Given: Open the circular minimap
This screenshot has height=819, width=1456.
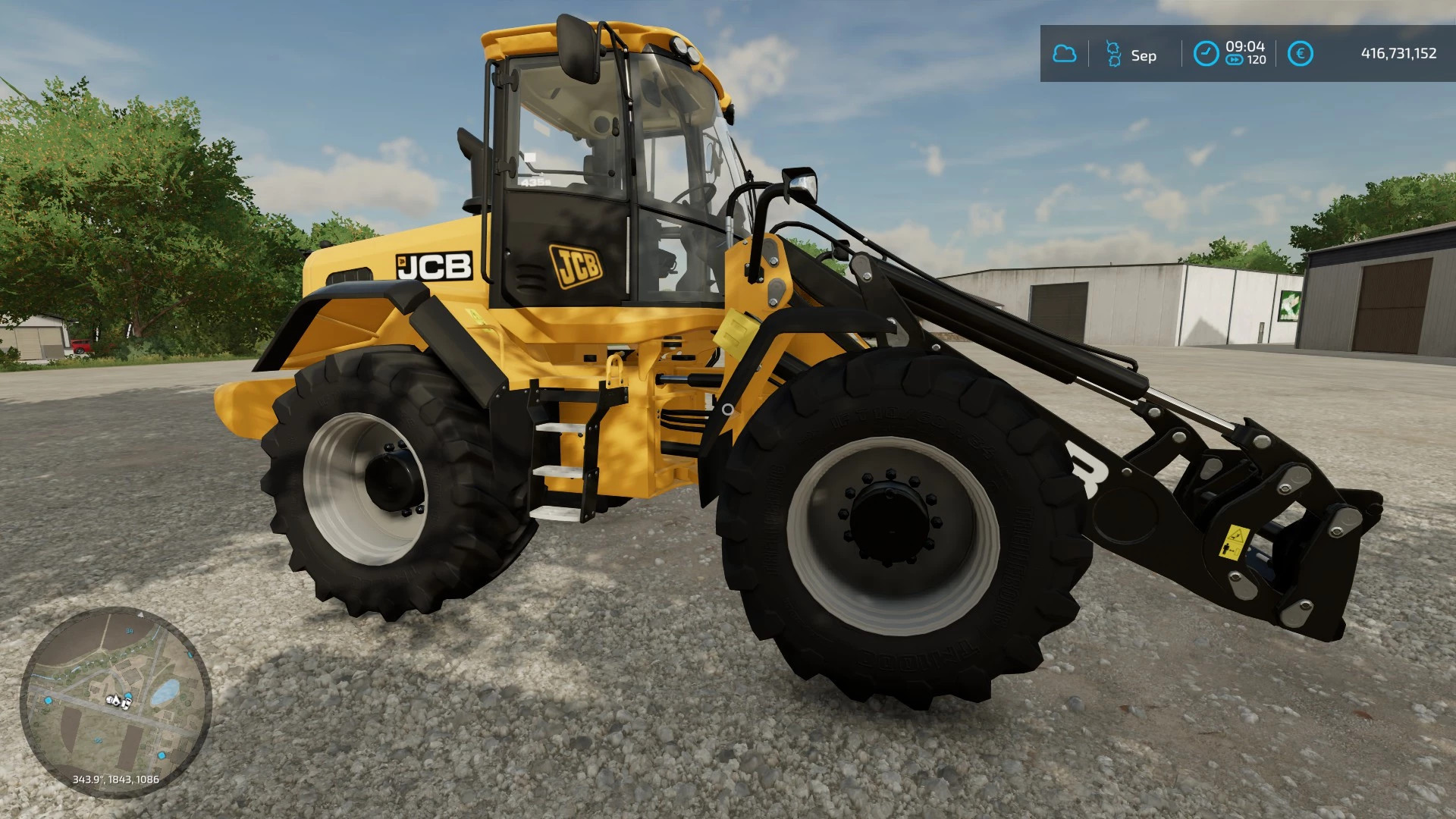Looking at the screenshot, I should pos(115,701).
